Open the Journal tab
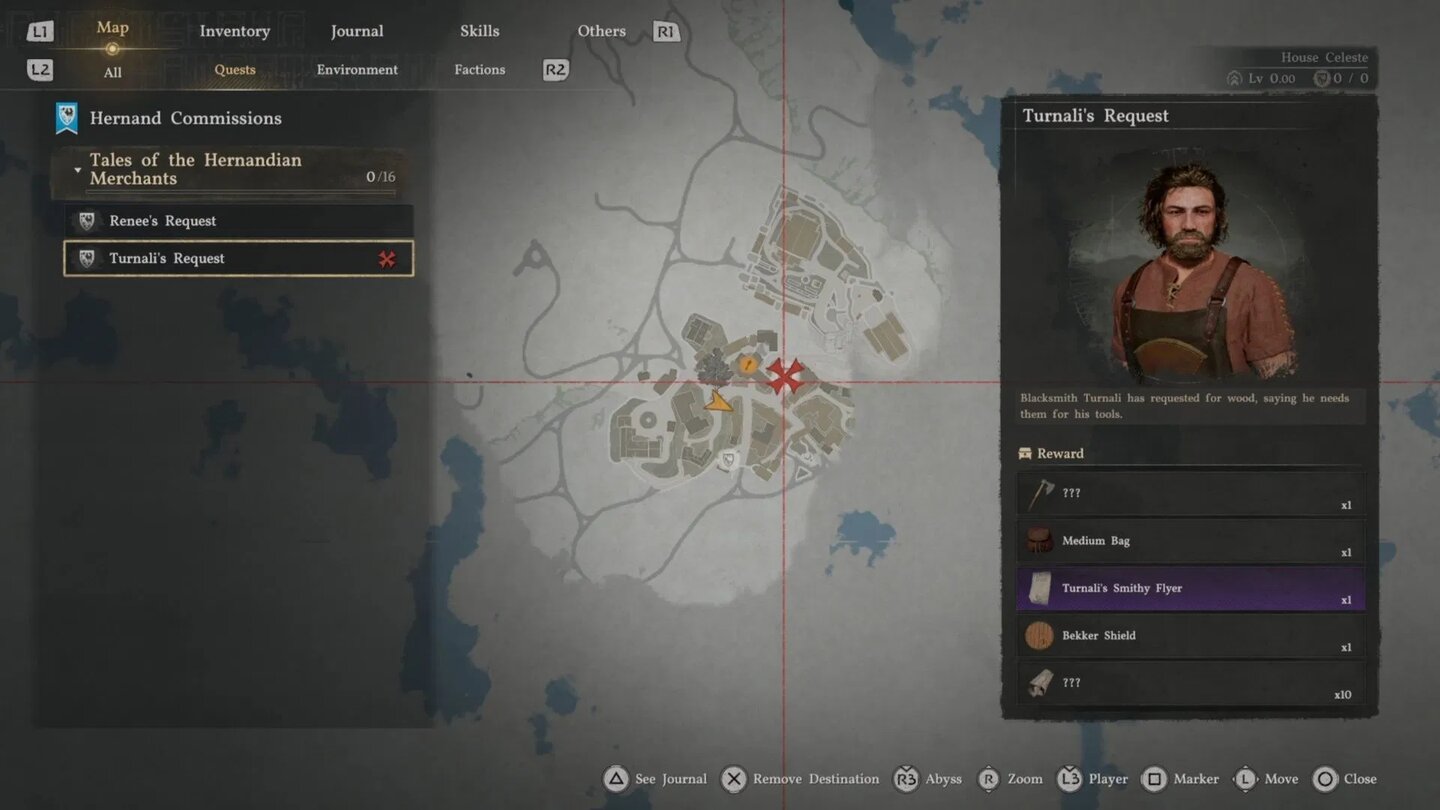 coord(357,31)
